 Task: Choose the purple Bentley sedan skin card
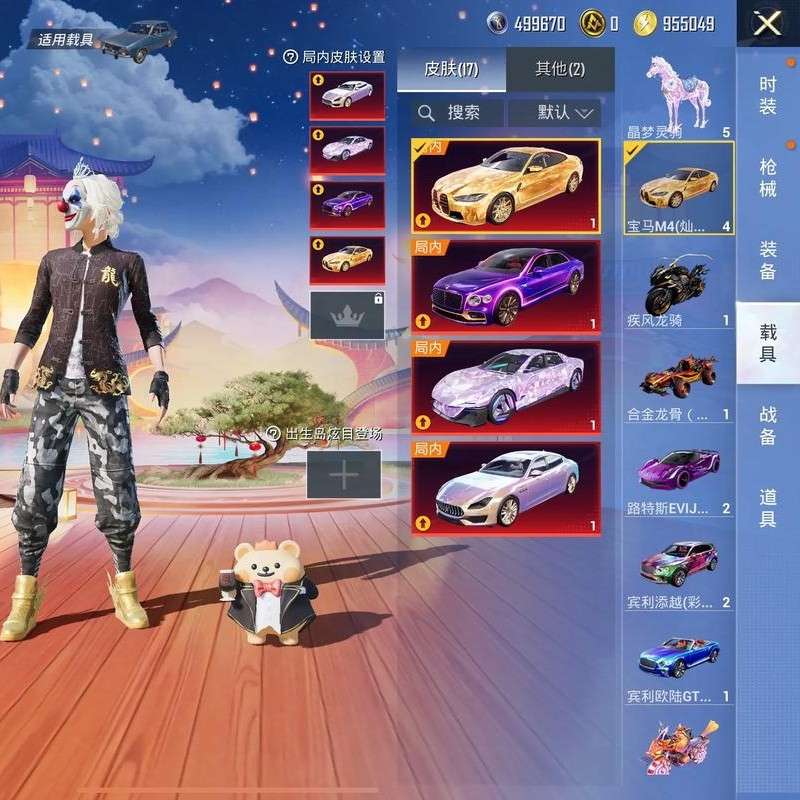[505, 286]
